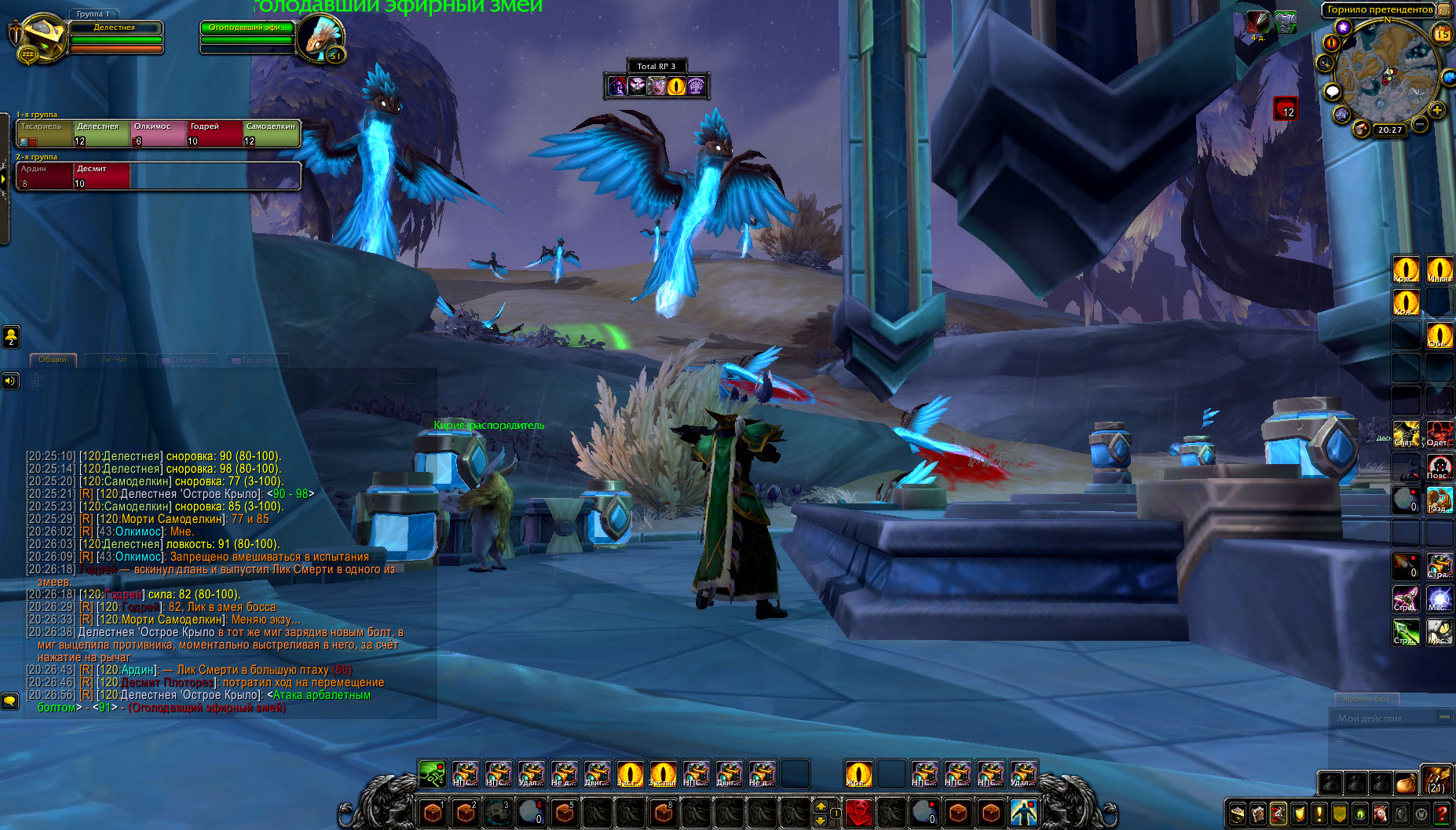Switch to the Ги-Чат chat tab
Viewport: 1456px width, 830px height.
click(x=115, y=360)
